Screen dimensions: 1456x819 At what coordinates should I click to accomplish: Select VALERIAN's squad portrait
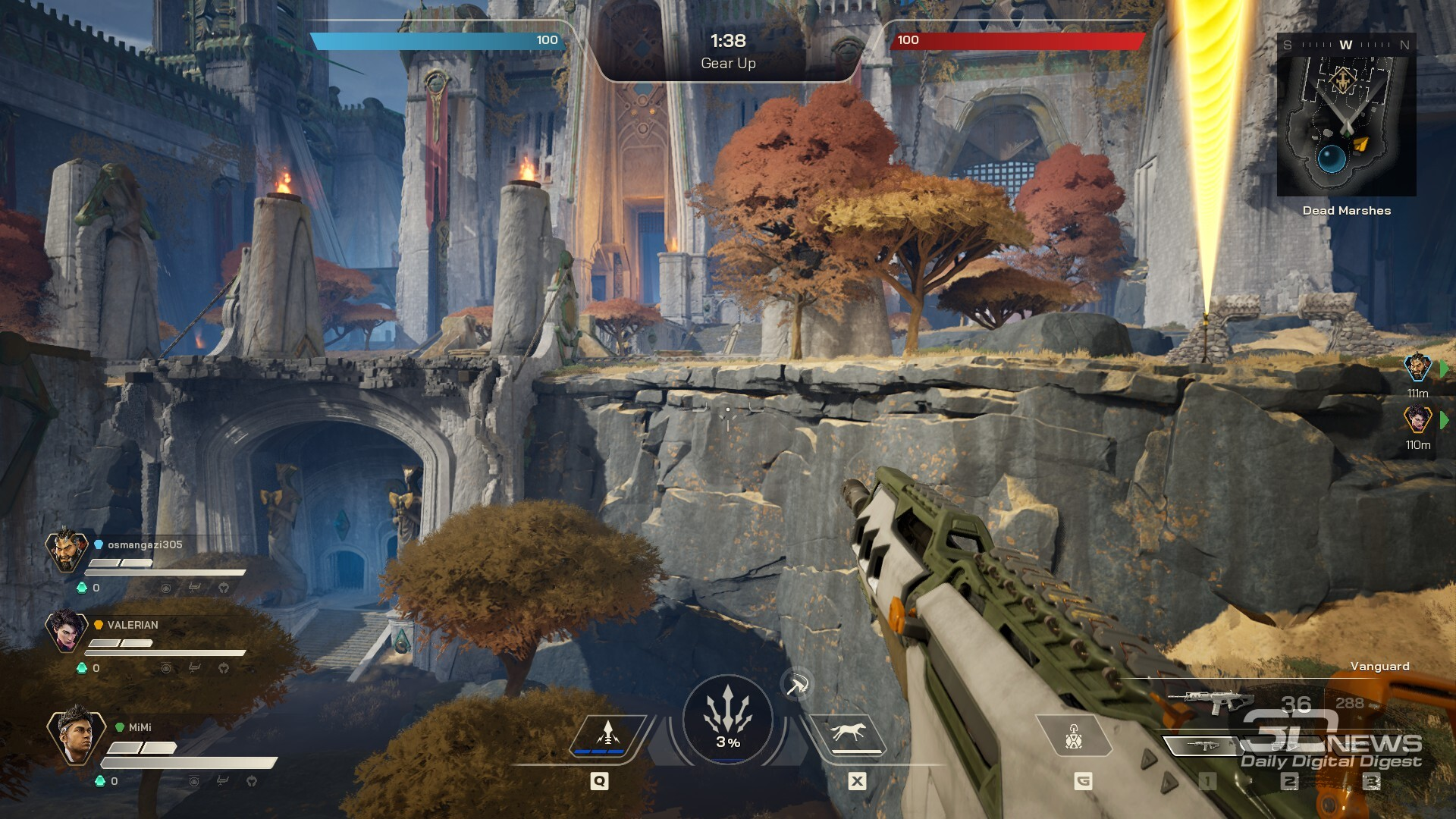point(67,631)
